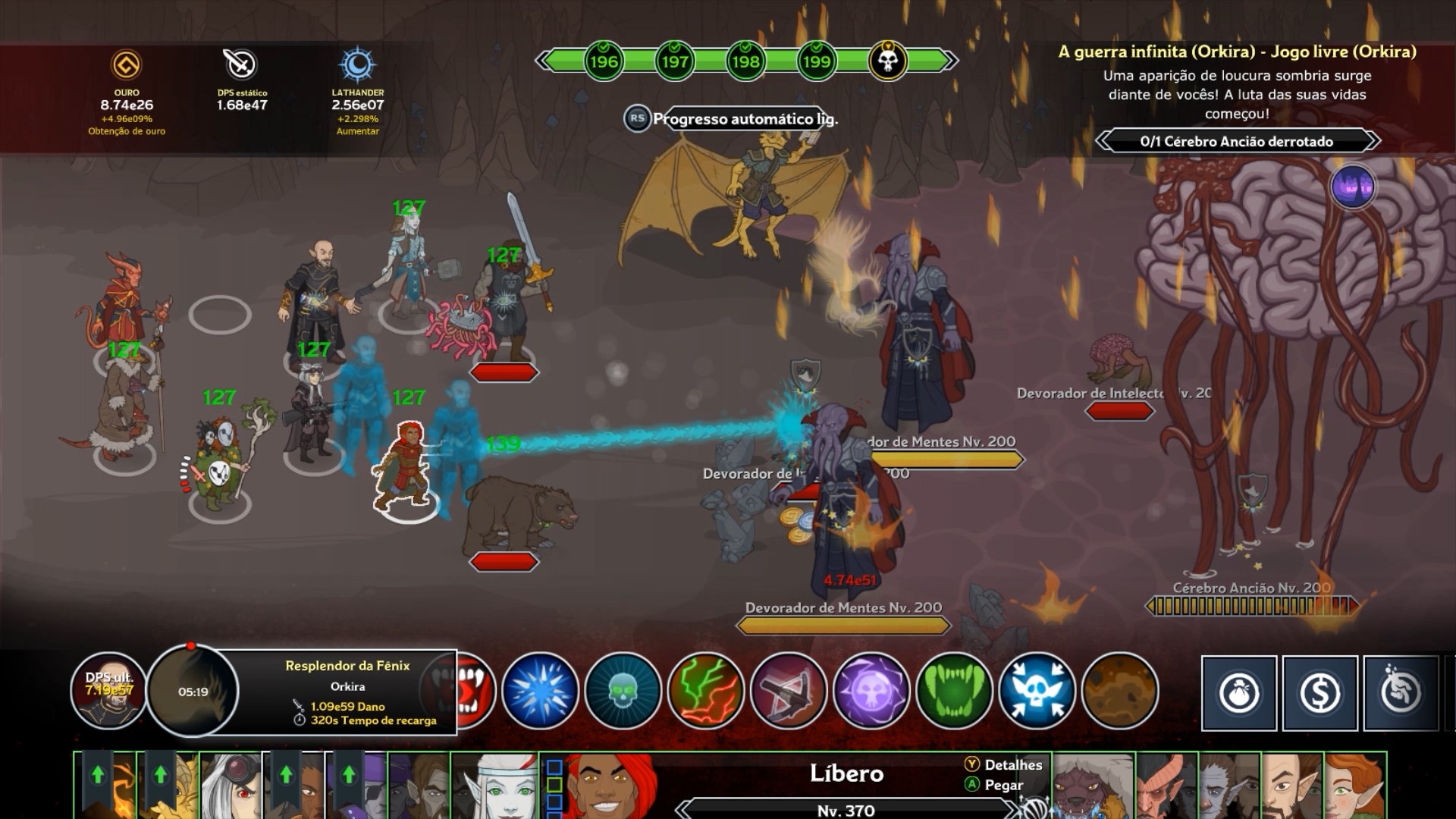Jump to area 196 in progress bar
Screen dimensions: 1456x819
(604, 61)
